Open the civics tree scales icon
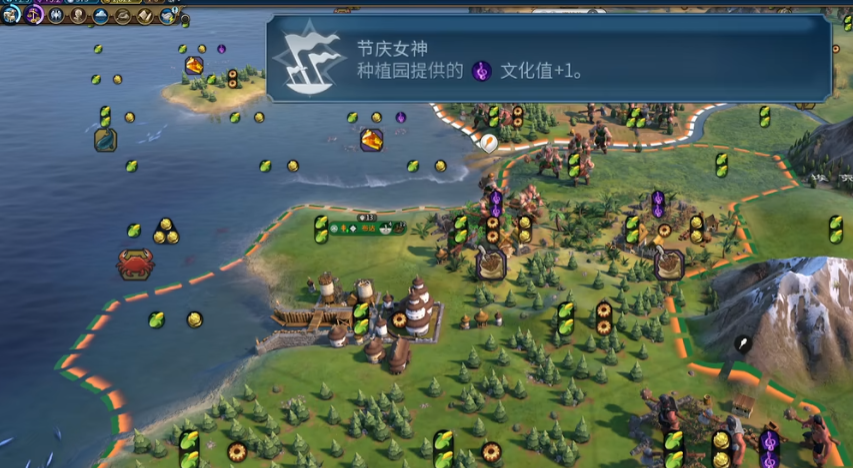Image resolution: width=853 pixels, height=468 pixels. (x=34, y=14)
